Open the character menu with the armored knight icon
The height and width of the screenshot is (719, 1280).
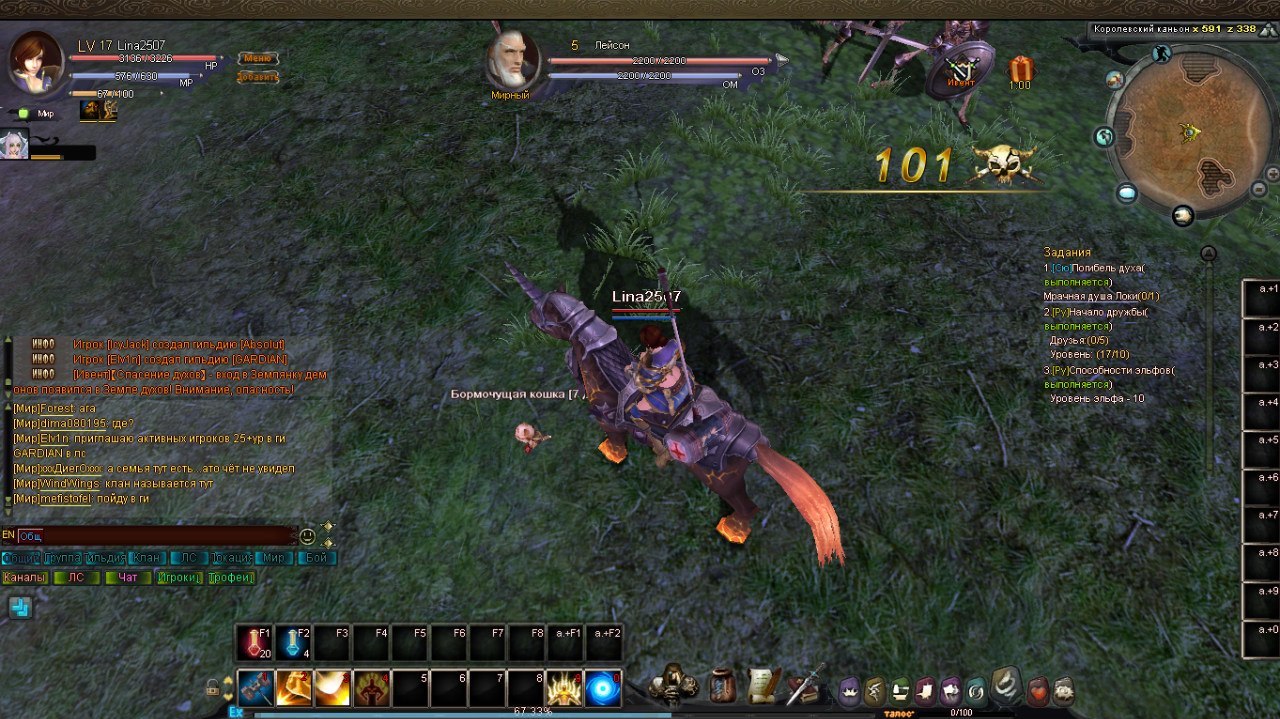[671, 685]
